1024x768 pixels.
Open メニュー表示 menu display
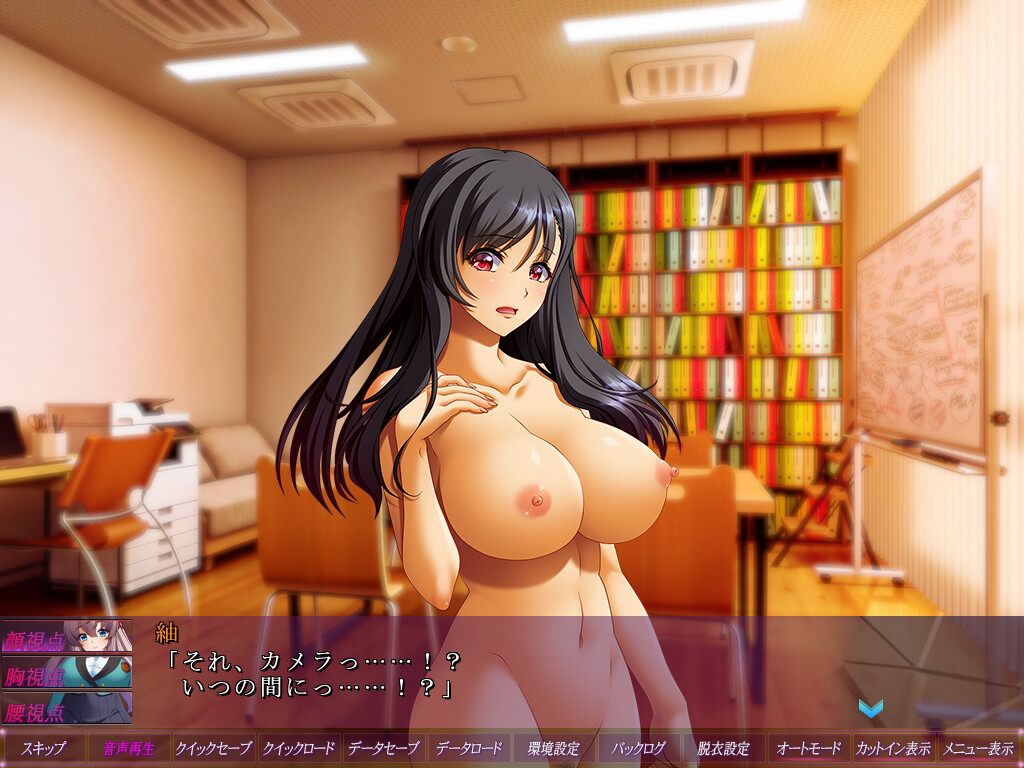coord(978,748)
